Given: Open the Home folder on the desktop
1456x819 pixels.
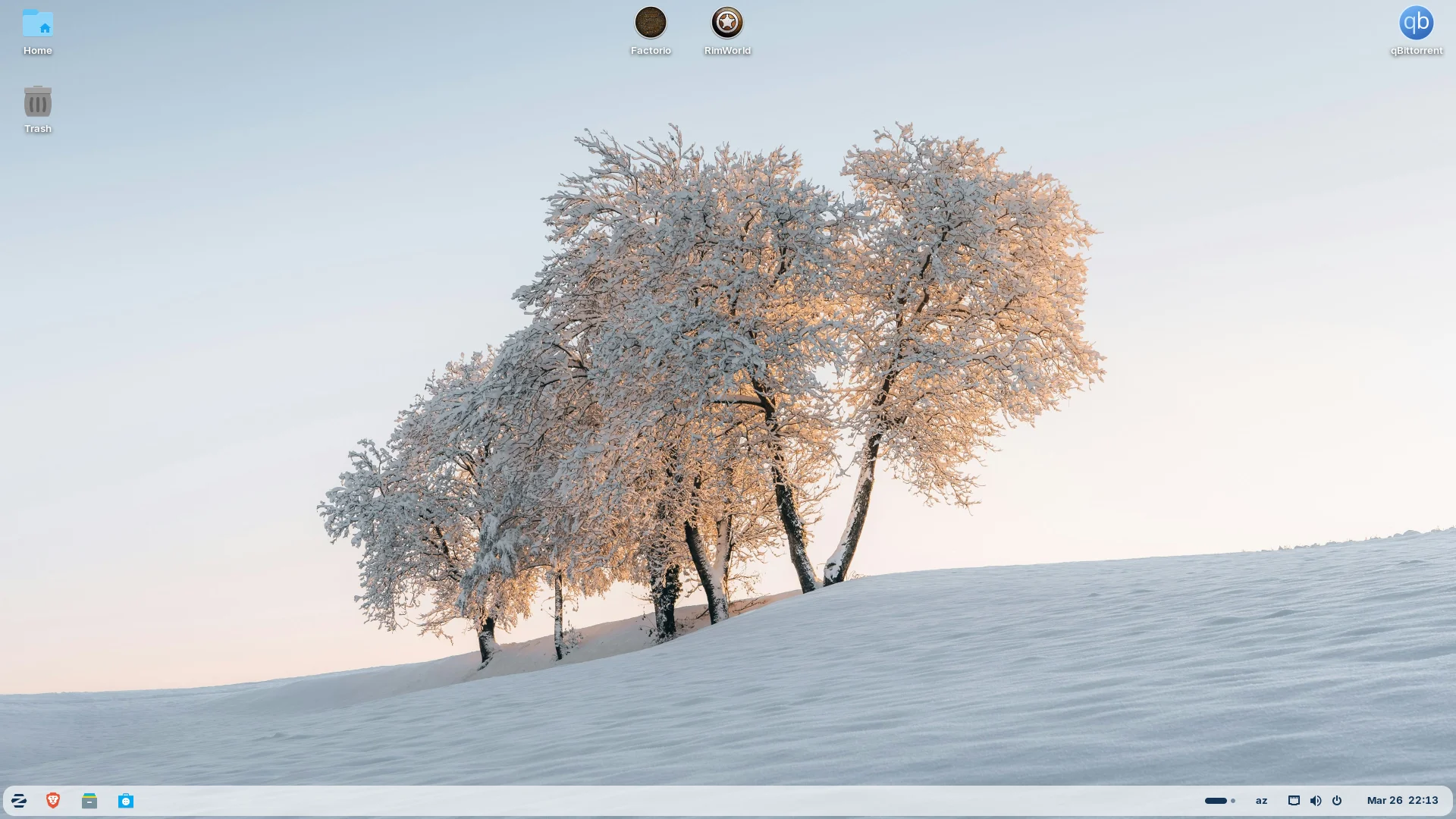Looking at the screenshot, I should coord(37,24).
